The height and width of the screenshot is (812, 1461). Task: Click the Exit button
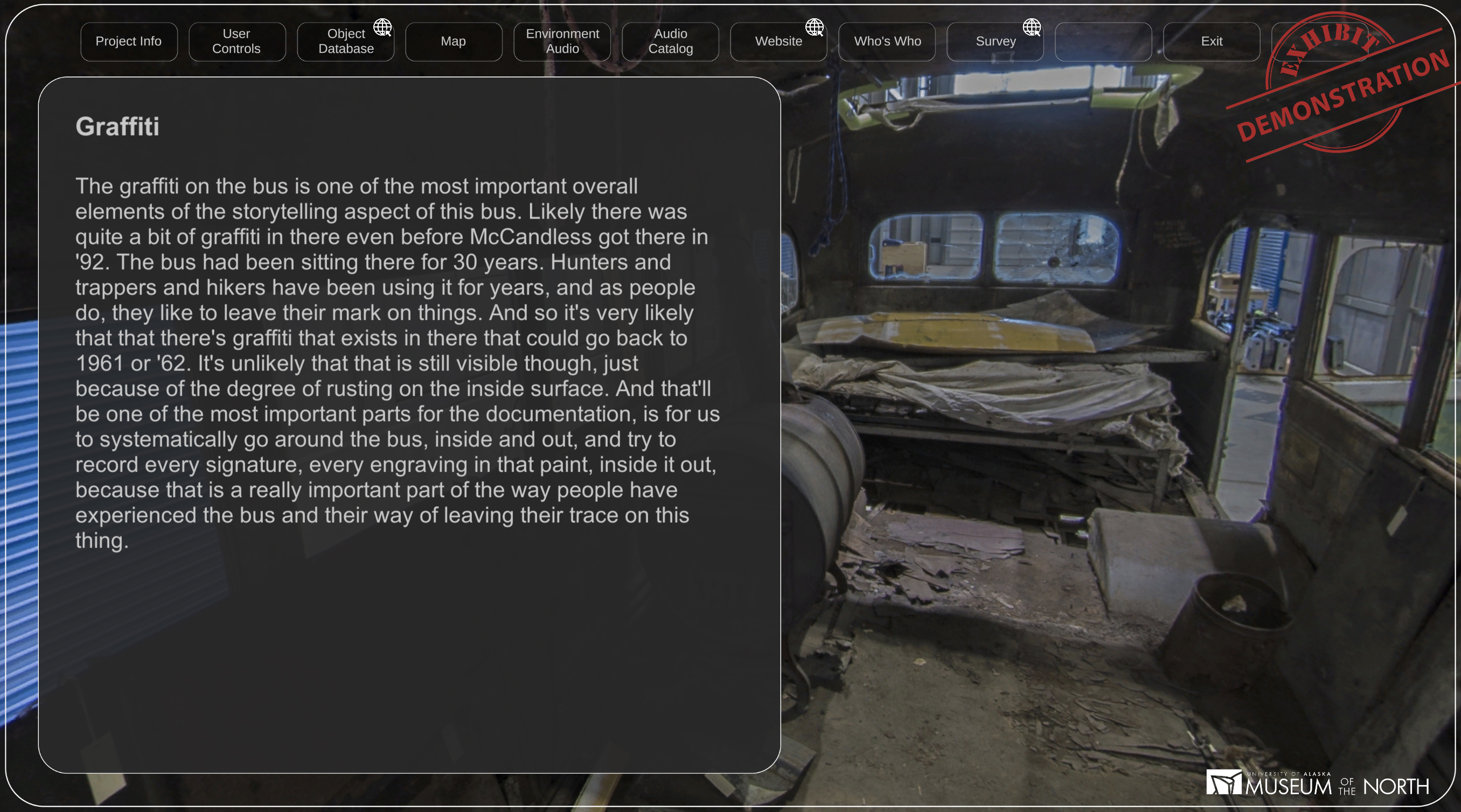(x=1212, y=41)
